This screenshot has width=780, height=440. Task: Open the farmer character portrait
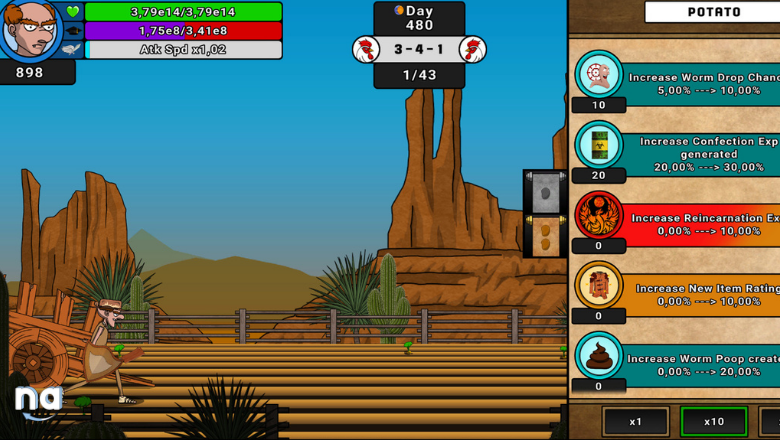(x=31, y=31)
